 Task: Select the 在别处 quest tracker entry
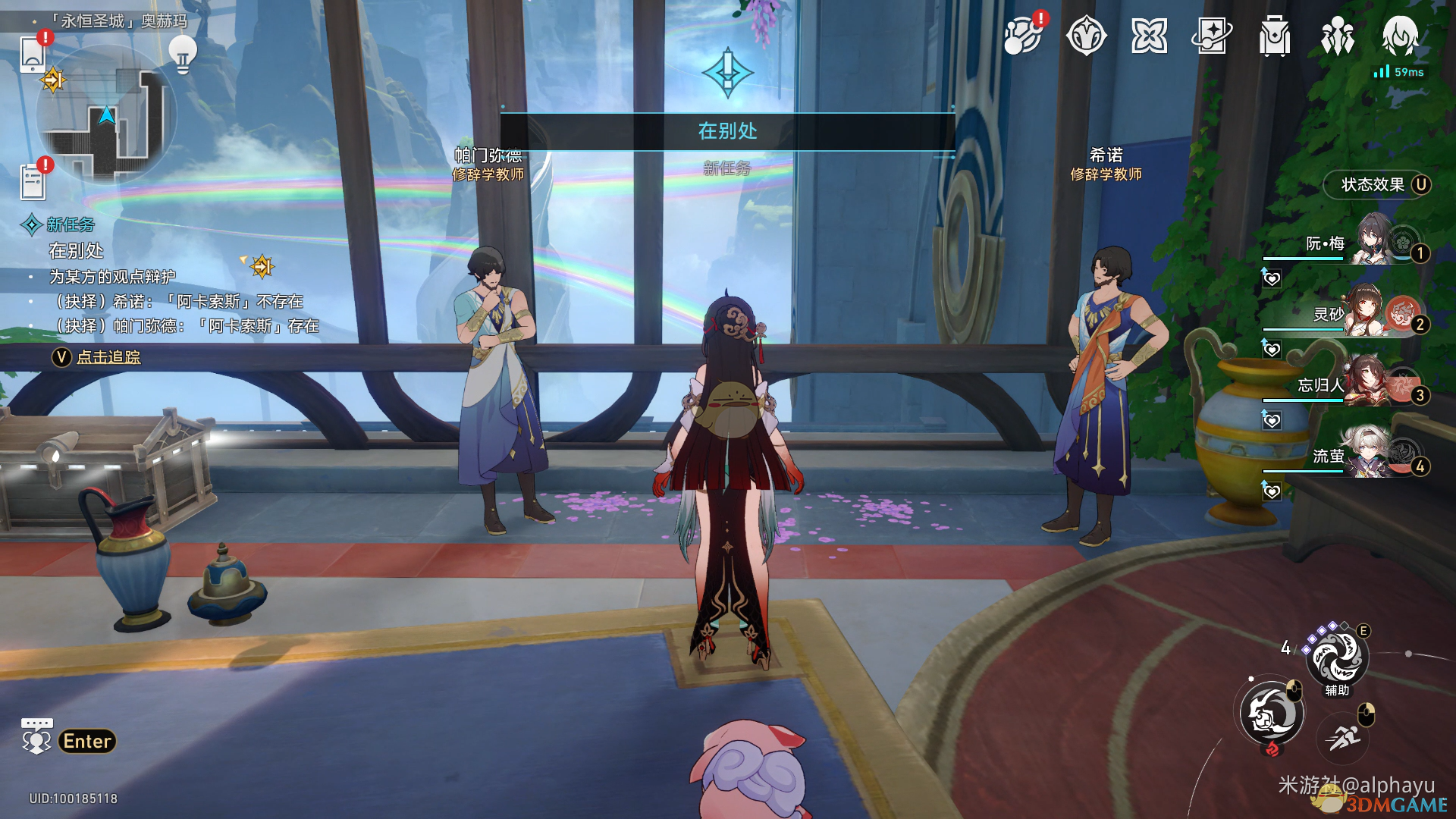pos(76,250)
